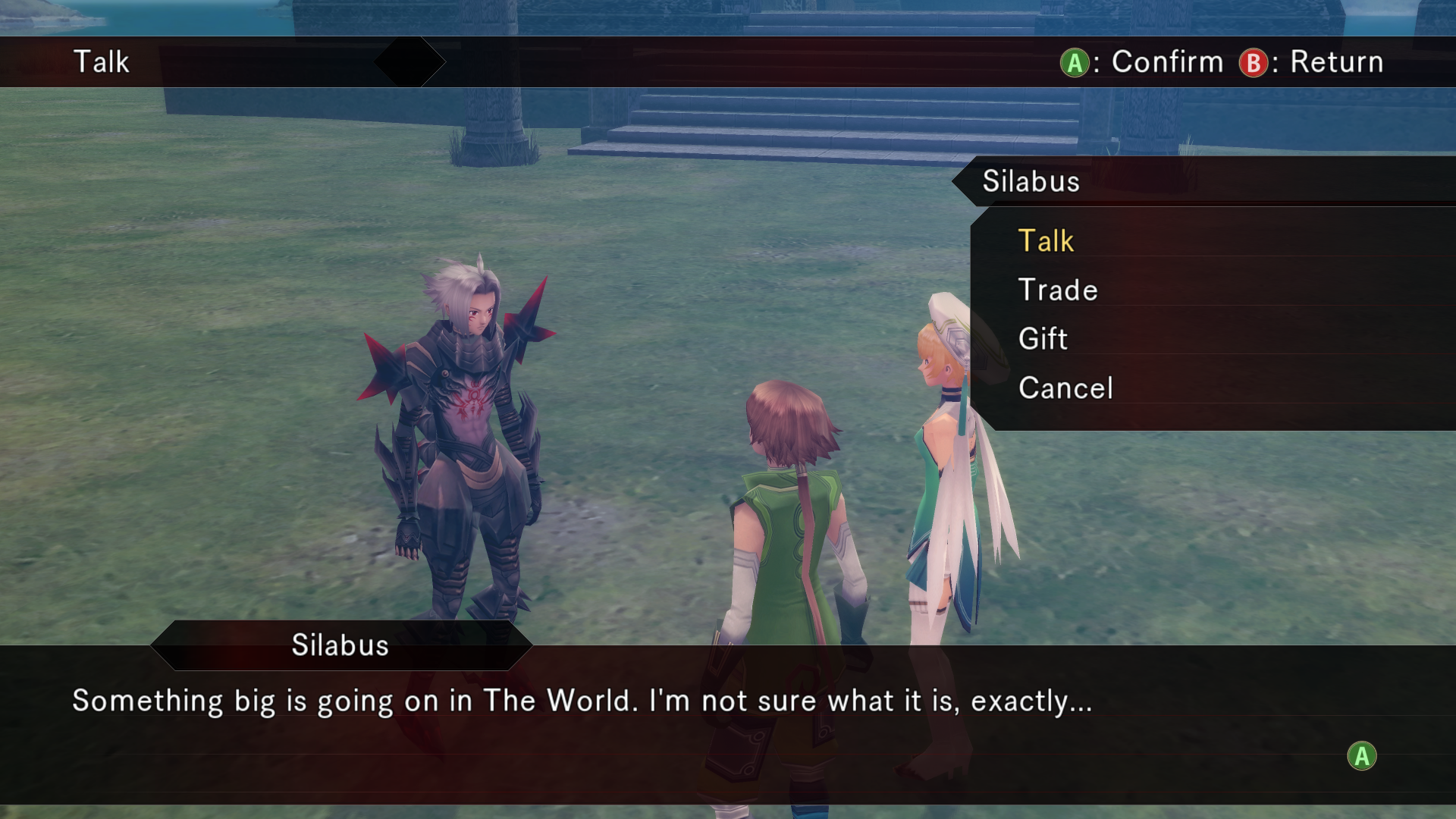Select Talk in Silabus's menu

(x=1046, y=241)
